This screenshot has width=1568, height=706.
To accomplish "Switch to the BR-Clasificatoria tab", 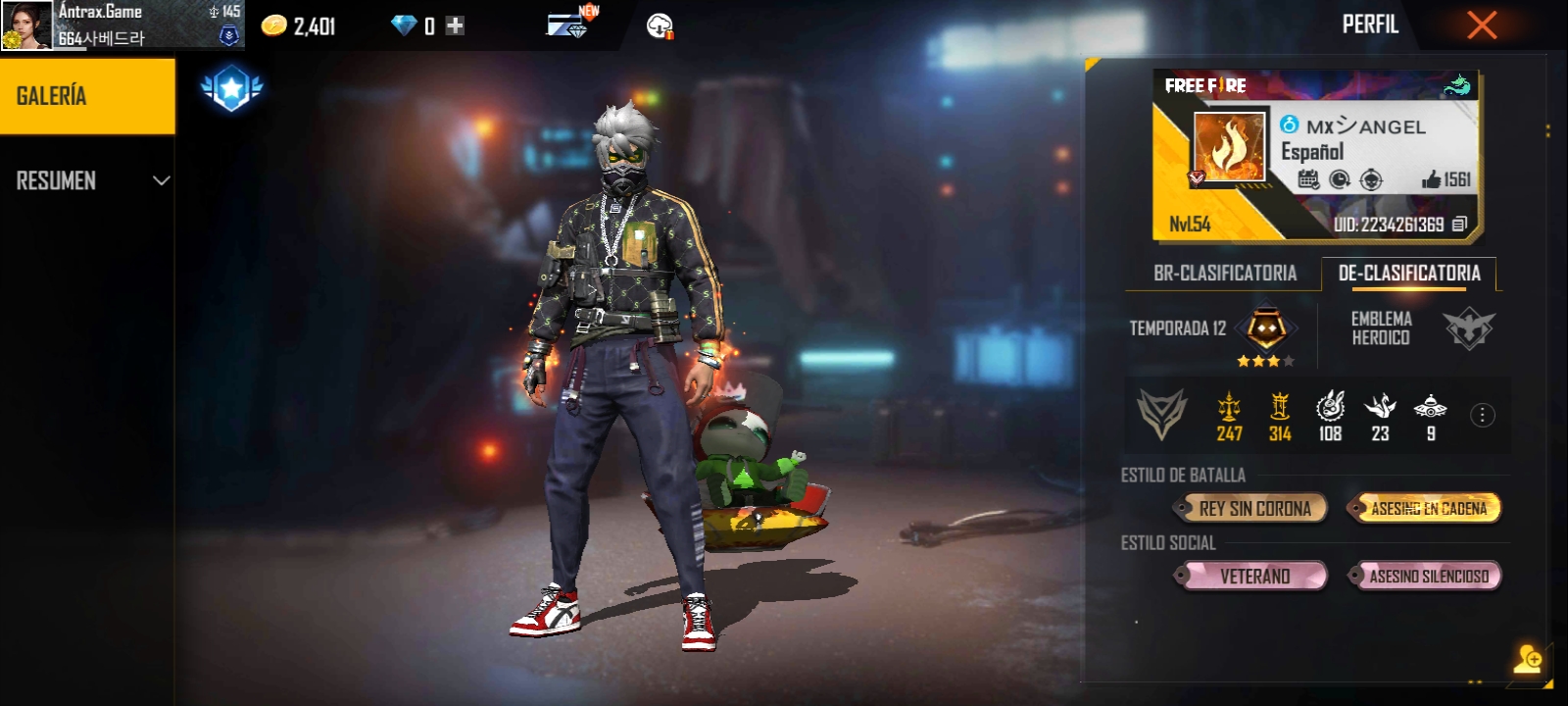I will tap(1224, 274).
